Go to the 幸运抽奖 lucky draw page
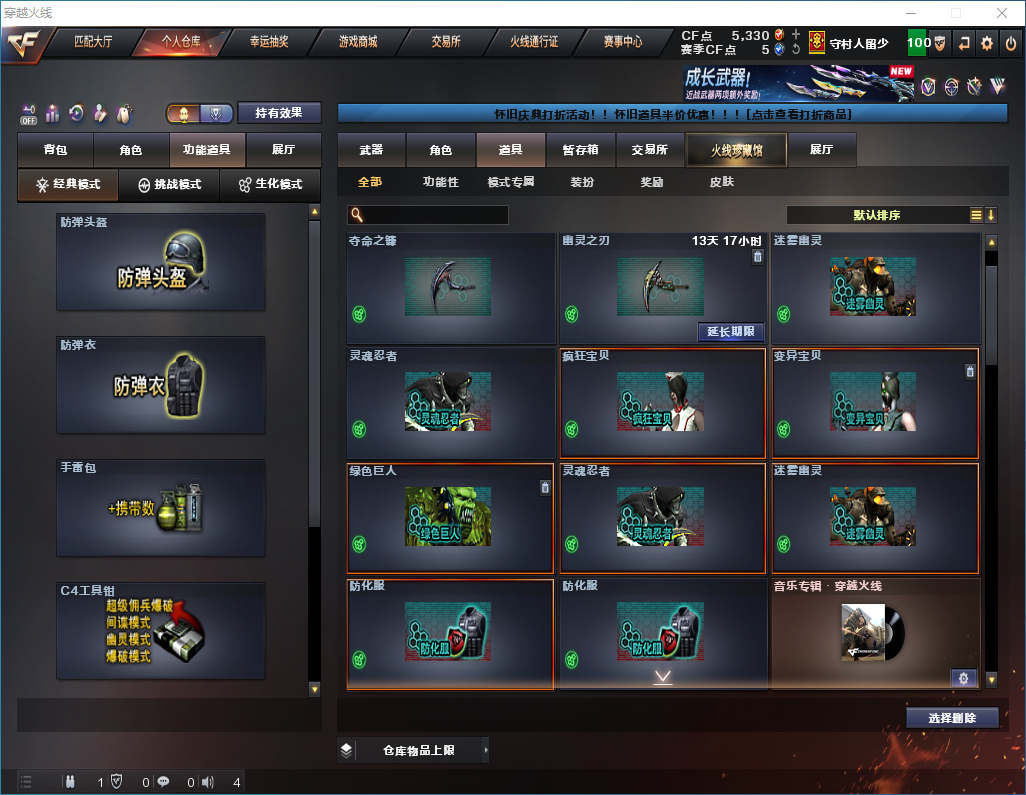The image size is (1026, 795). pos(268,42)
